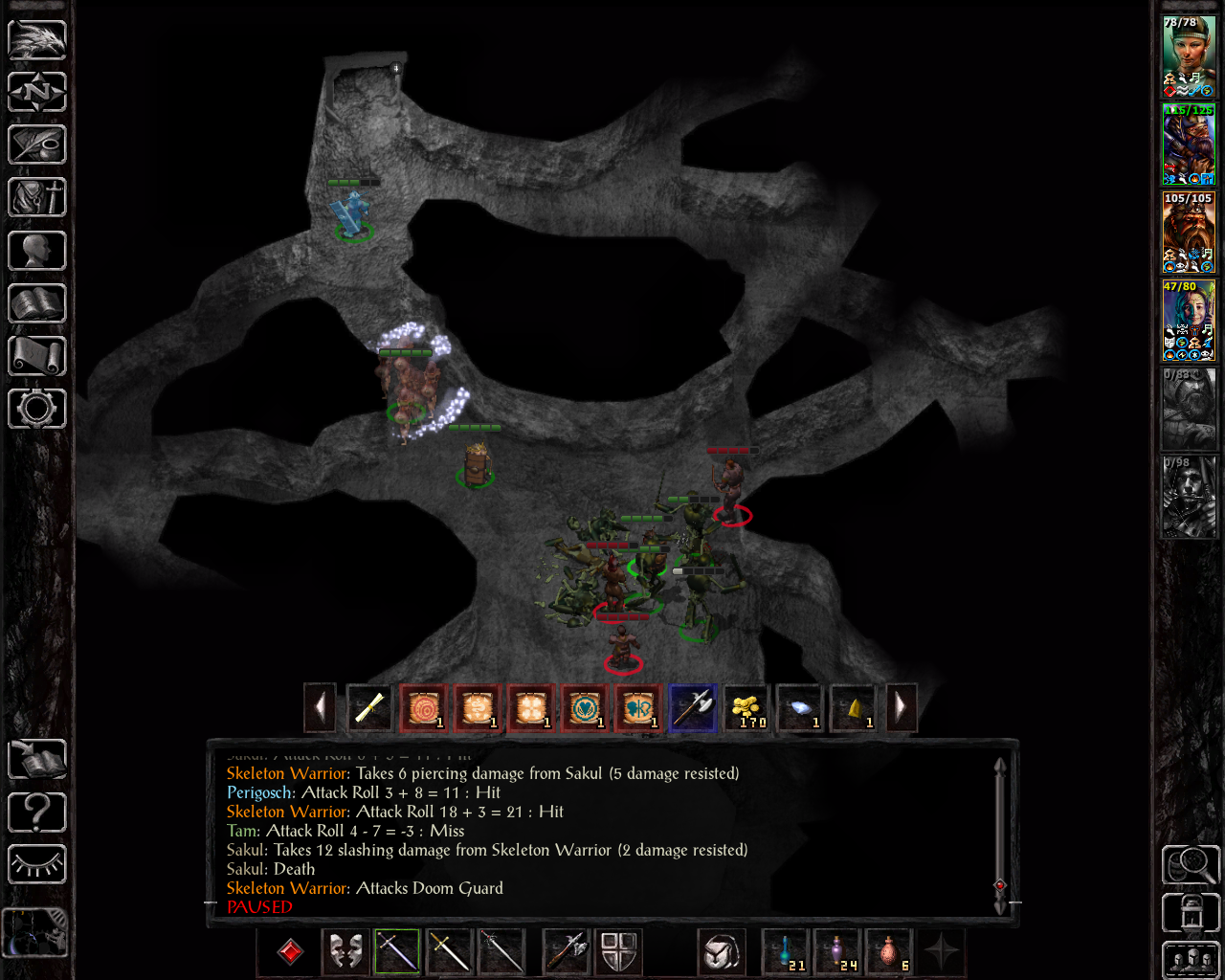Select the gold pile showing 170

746,708
